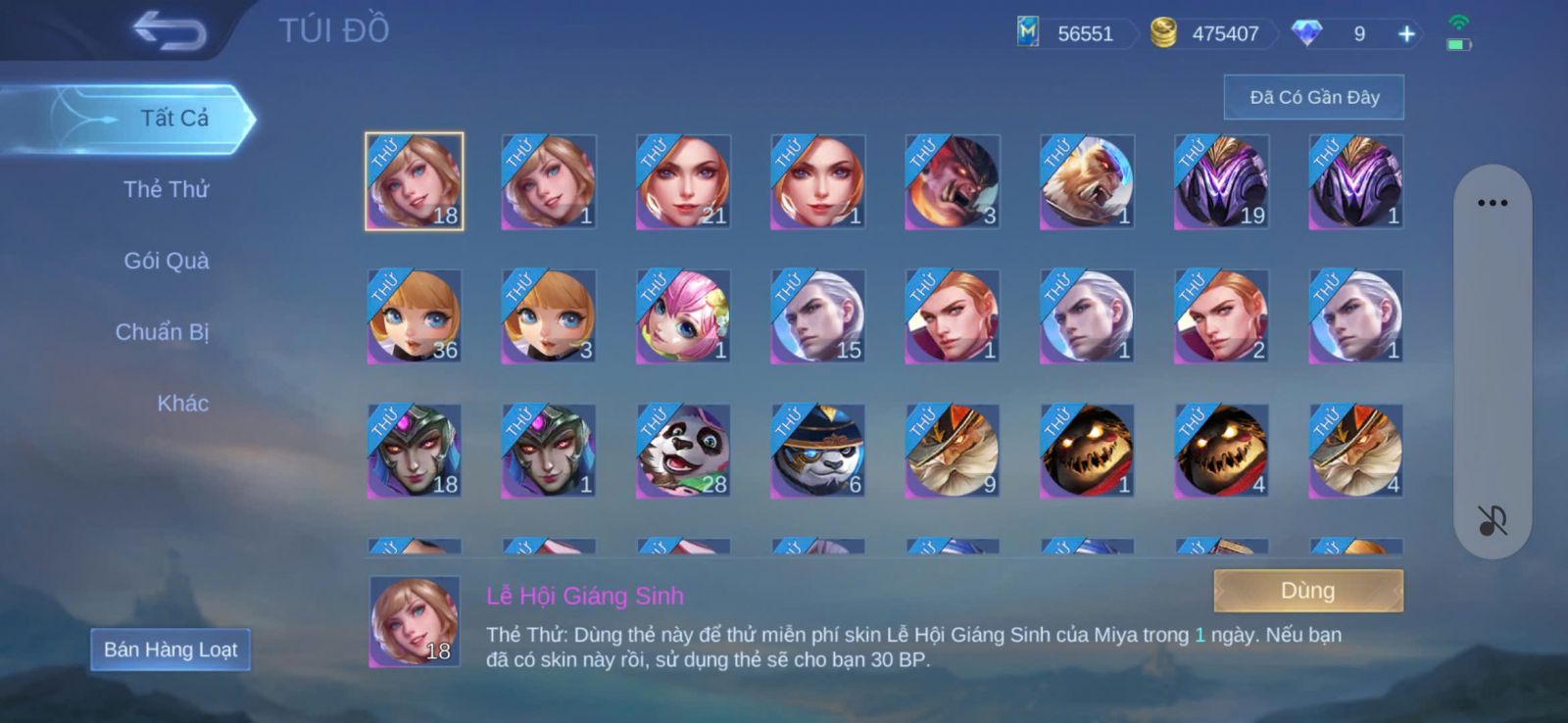Choose the purple armored card with 19
This screenshot has height=723, width=1568.
(1221, 182)
